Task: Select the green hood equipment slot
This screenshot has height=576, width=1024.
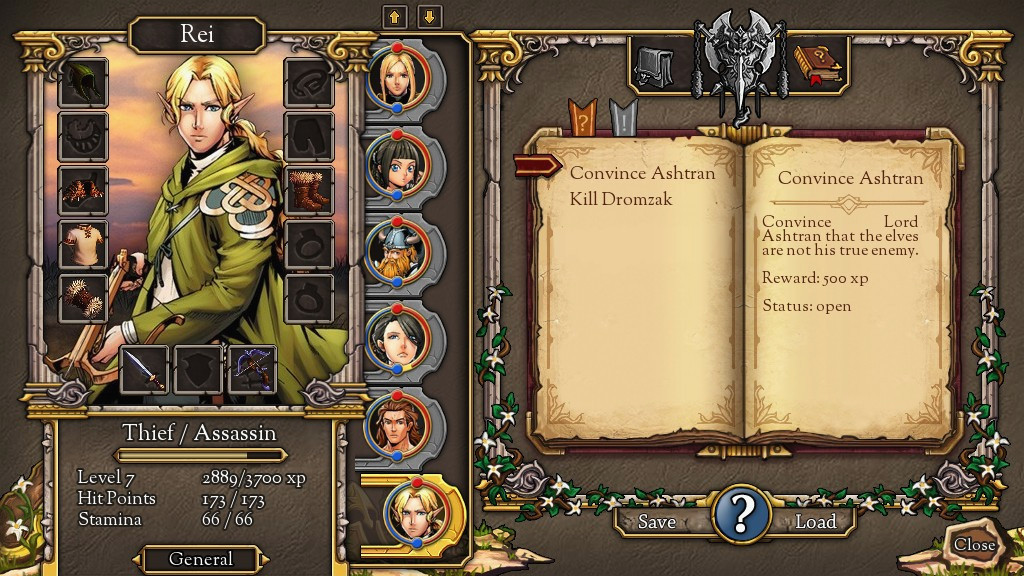Action: point(83,82)
